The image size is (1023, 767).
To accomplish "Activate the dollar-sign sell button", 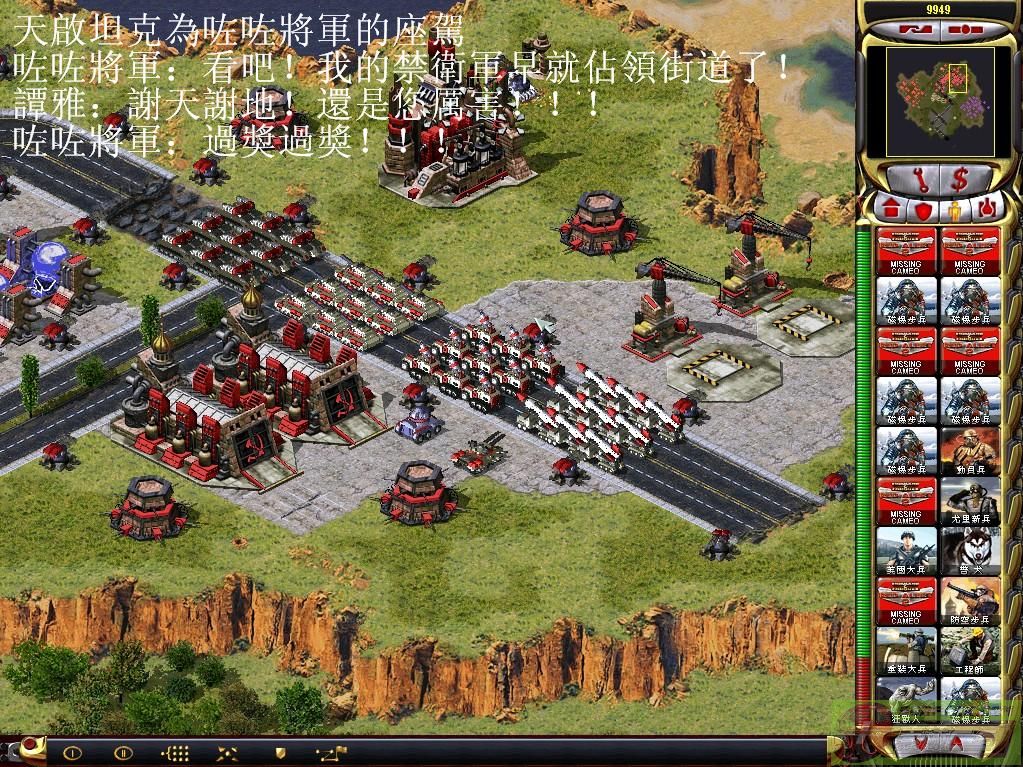I will click(x=960, y=180).
